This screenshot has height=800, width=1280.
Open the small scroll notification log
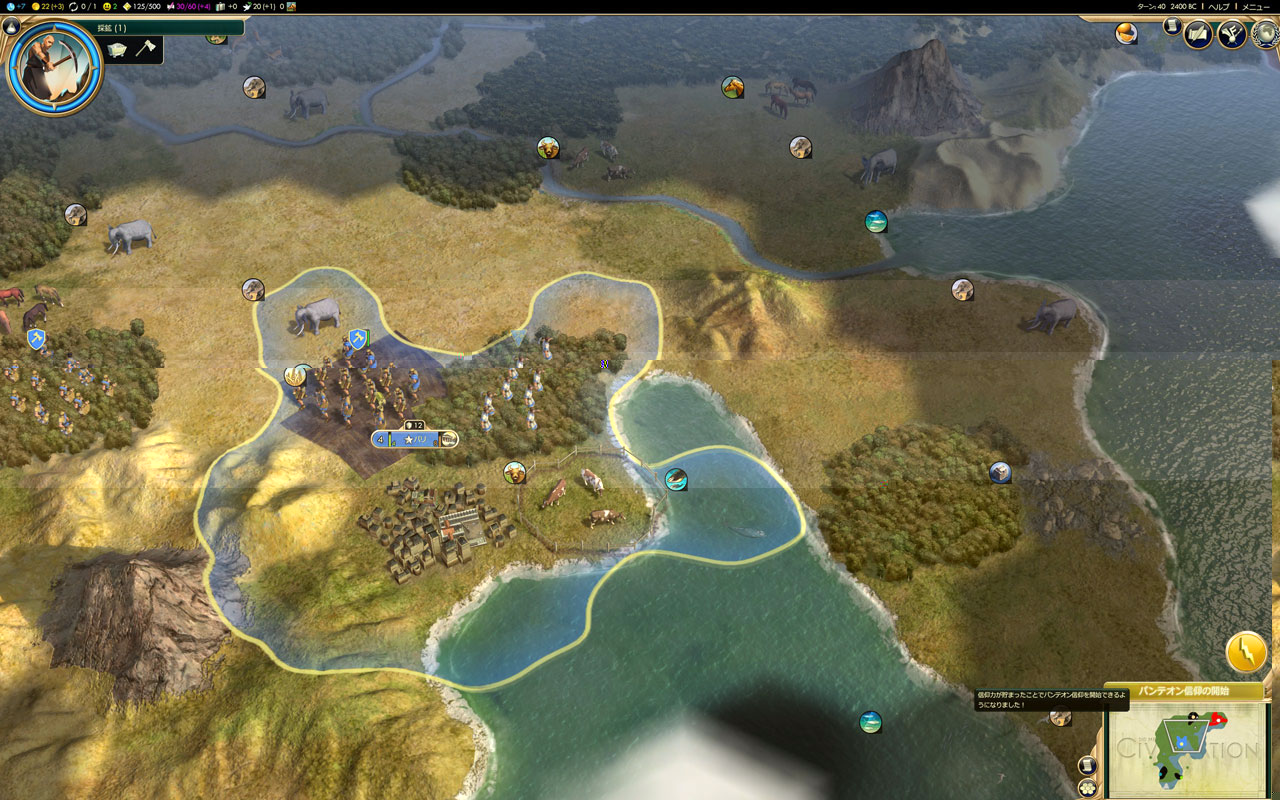pyautogui.click(x=1171, y=25)
